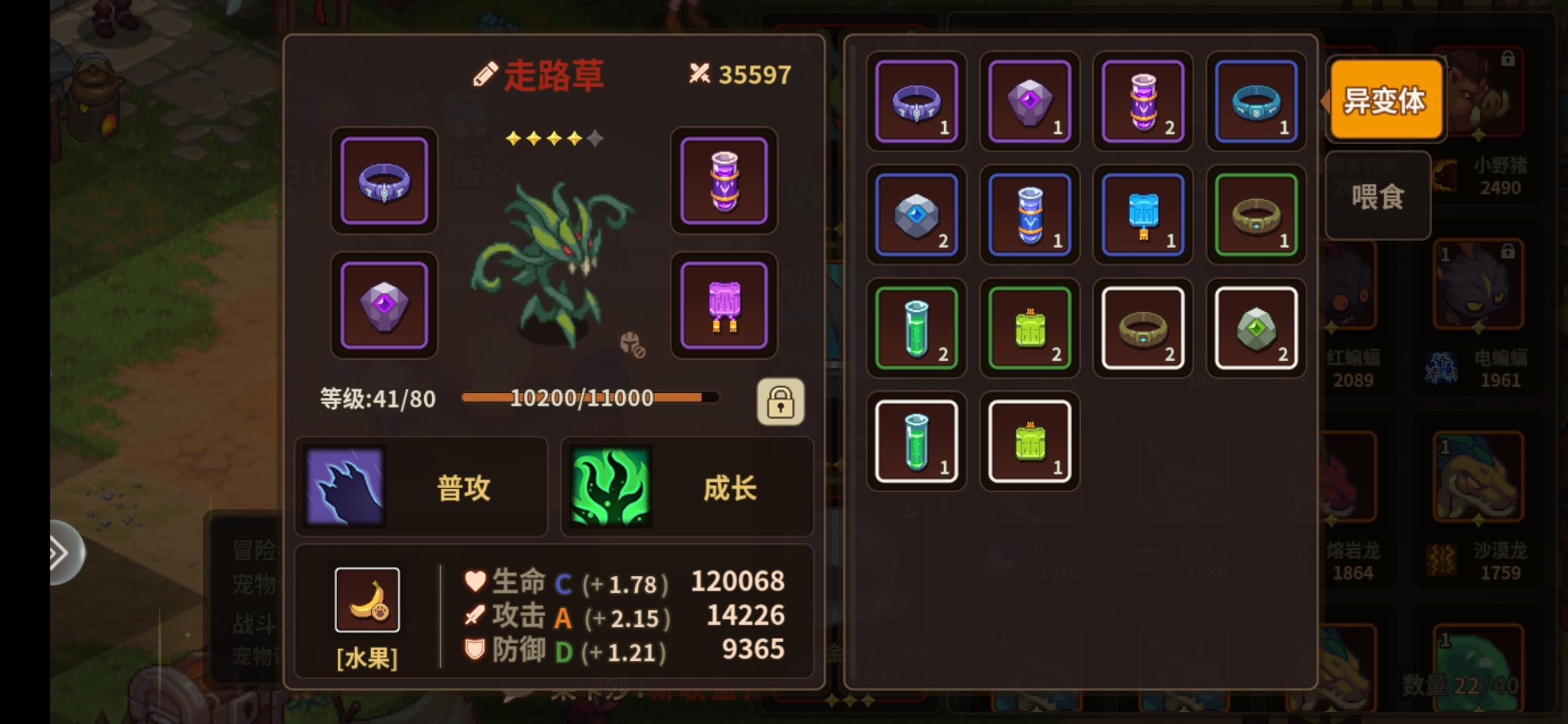This screenshot has width=1568, height=724.
Task: Select the green vial item with count 2
Action: (x=915, y=328)
